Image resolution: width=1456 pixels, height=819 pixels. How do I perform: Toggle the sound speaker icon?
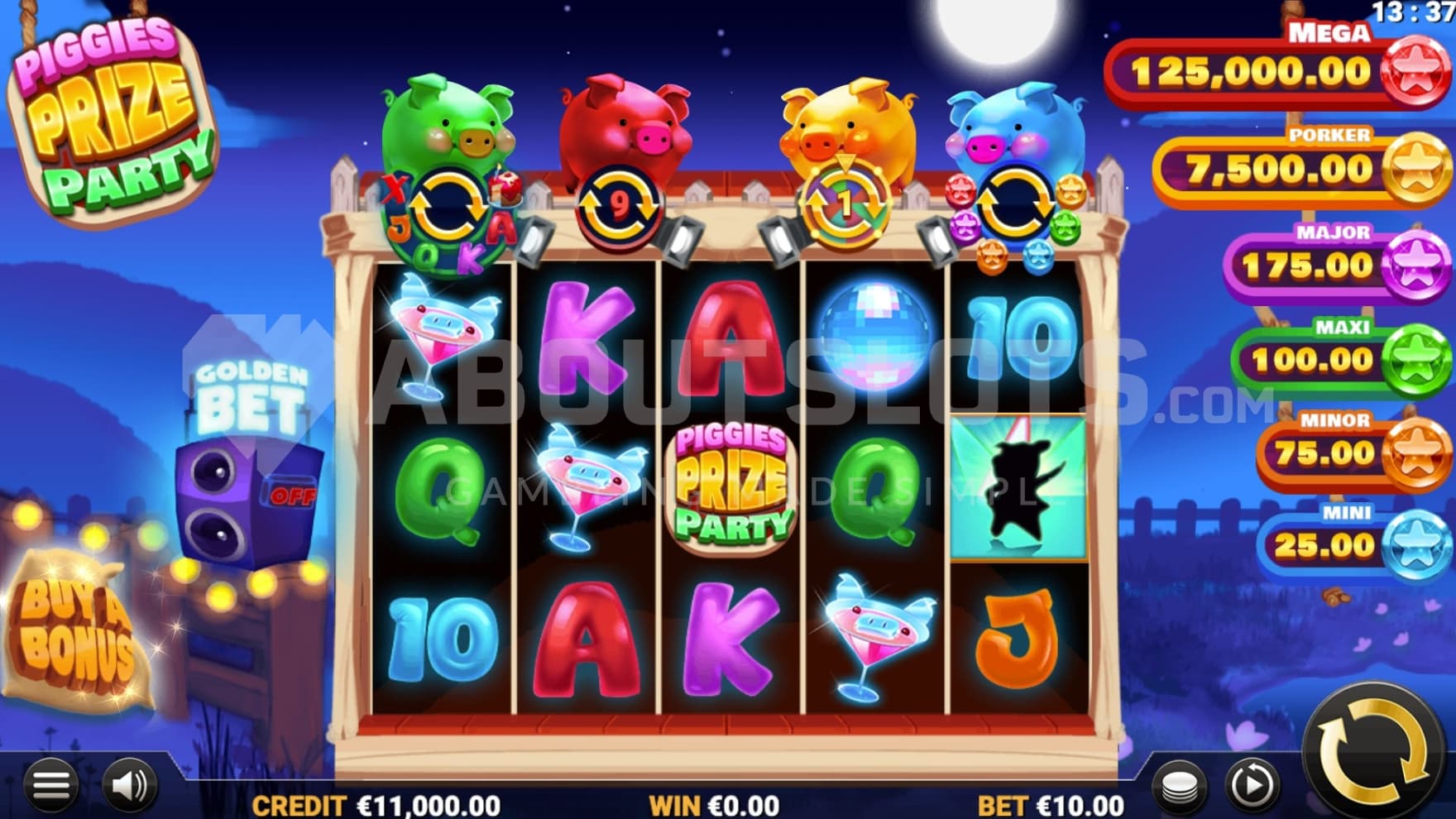point(128,785)
